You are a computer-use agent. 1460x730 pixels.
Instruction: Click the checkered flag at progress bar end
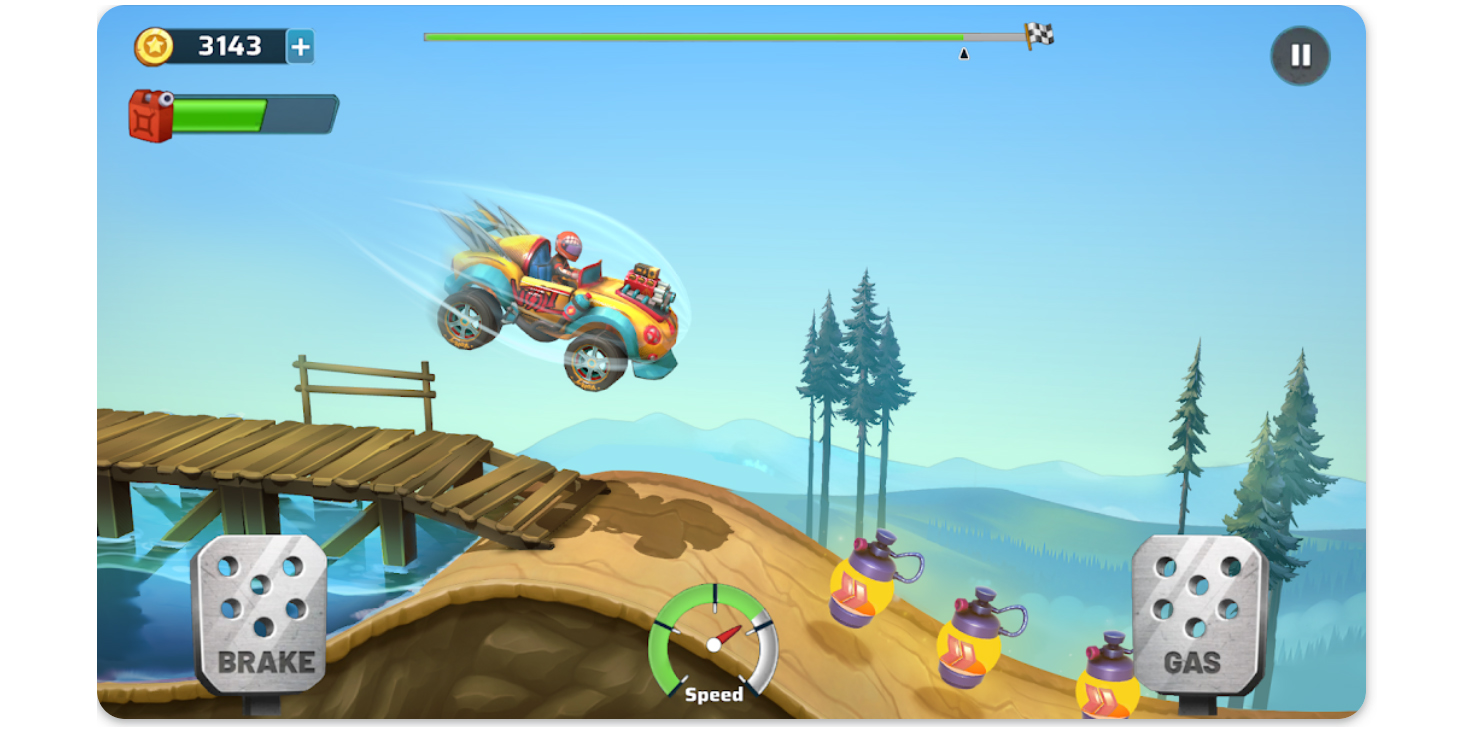point(1040,32)
